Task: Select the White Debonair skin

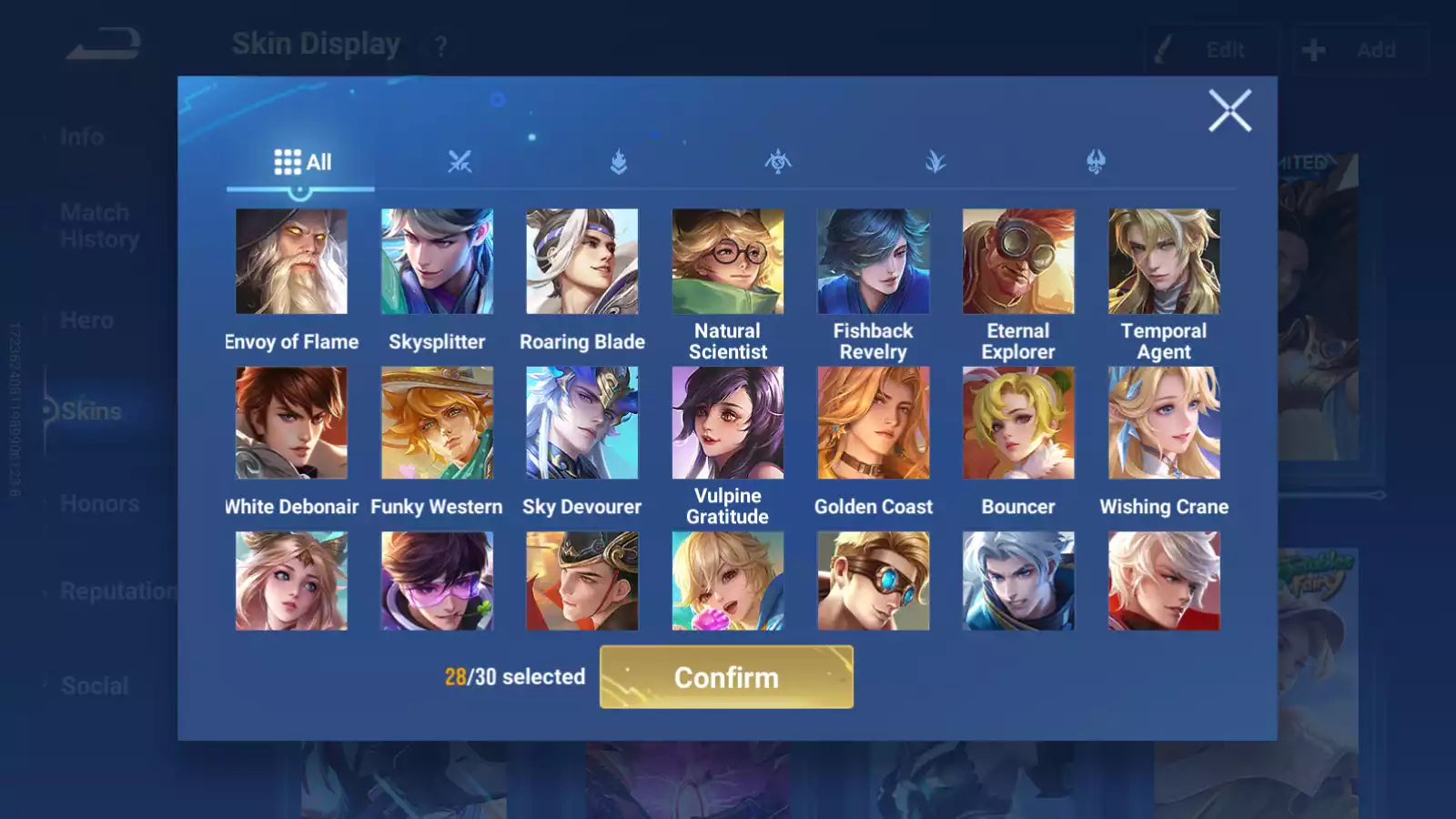Action: [291, 423]
